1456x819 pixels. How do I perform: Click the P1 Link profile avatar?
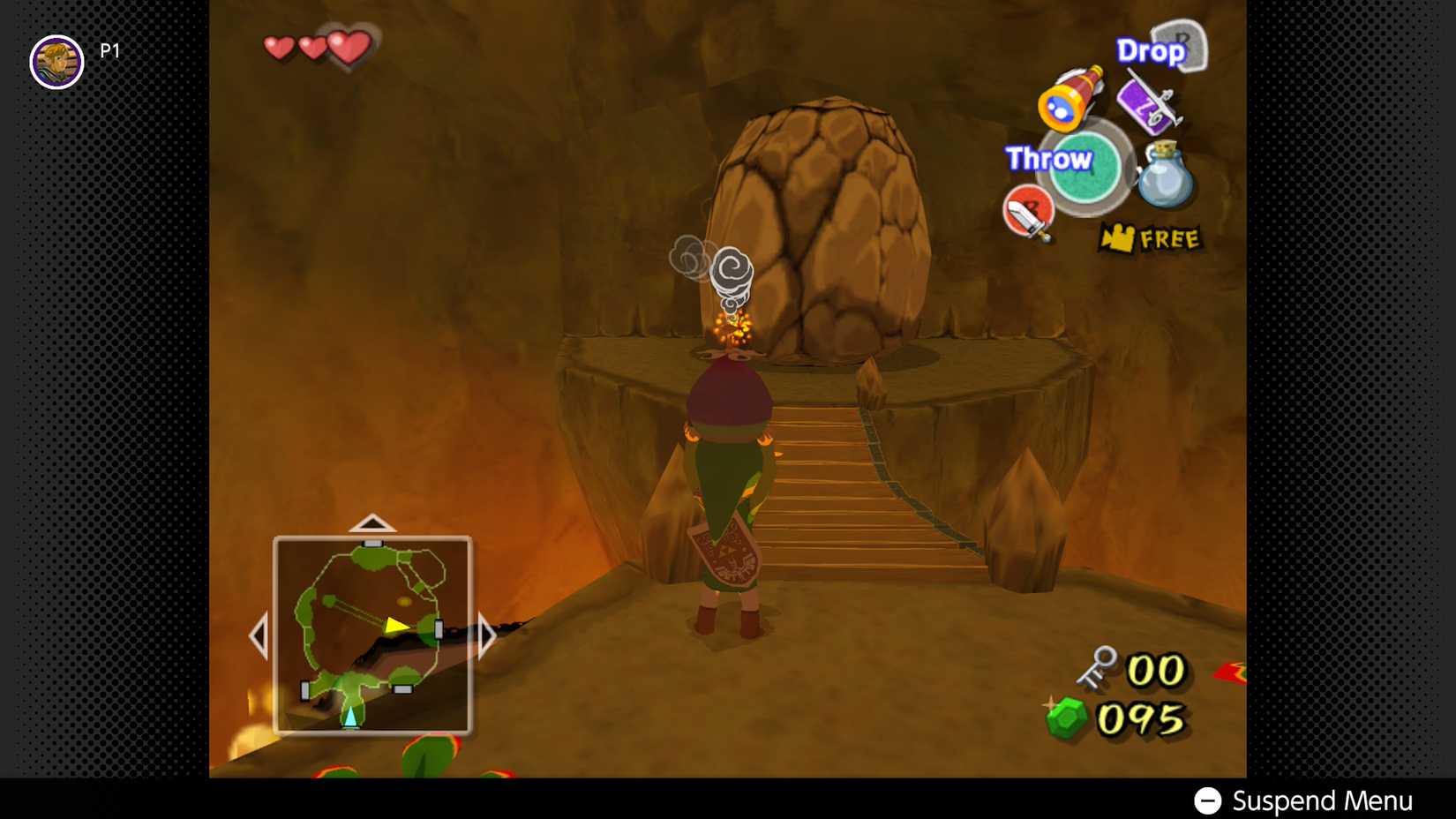pyautogui.click(x=56, y=62)
